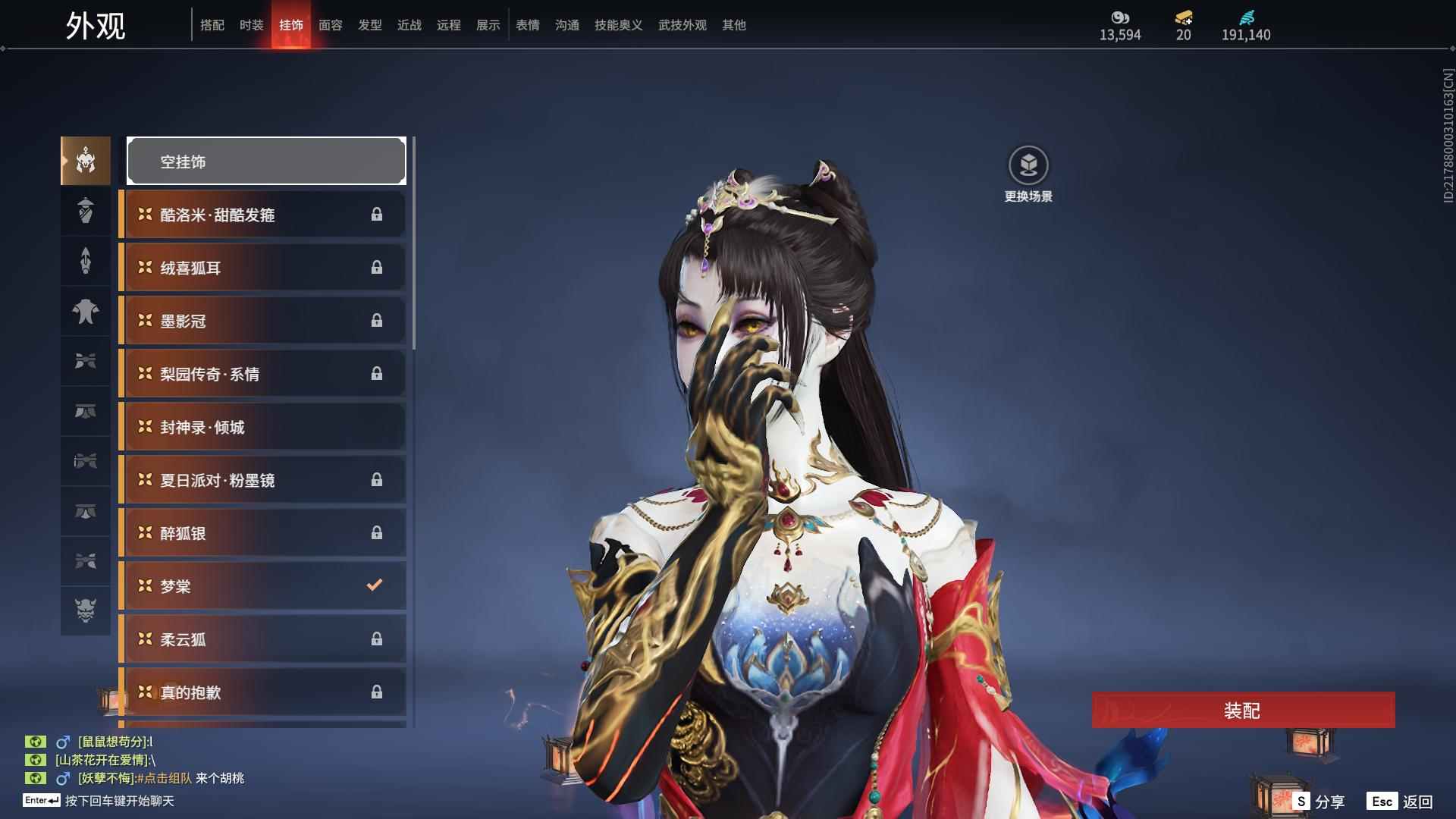Choose the 封神录·倾城 accessory
Image resolution: width=1456 pixels, height=819 pixels.
(x=262, y=427)
